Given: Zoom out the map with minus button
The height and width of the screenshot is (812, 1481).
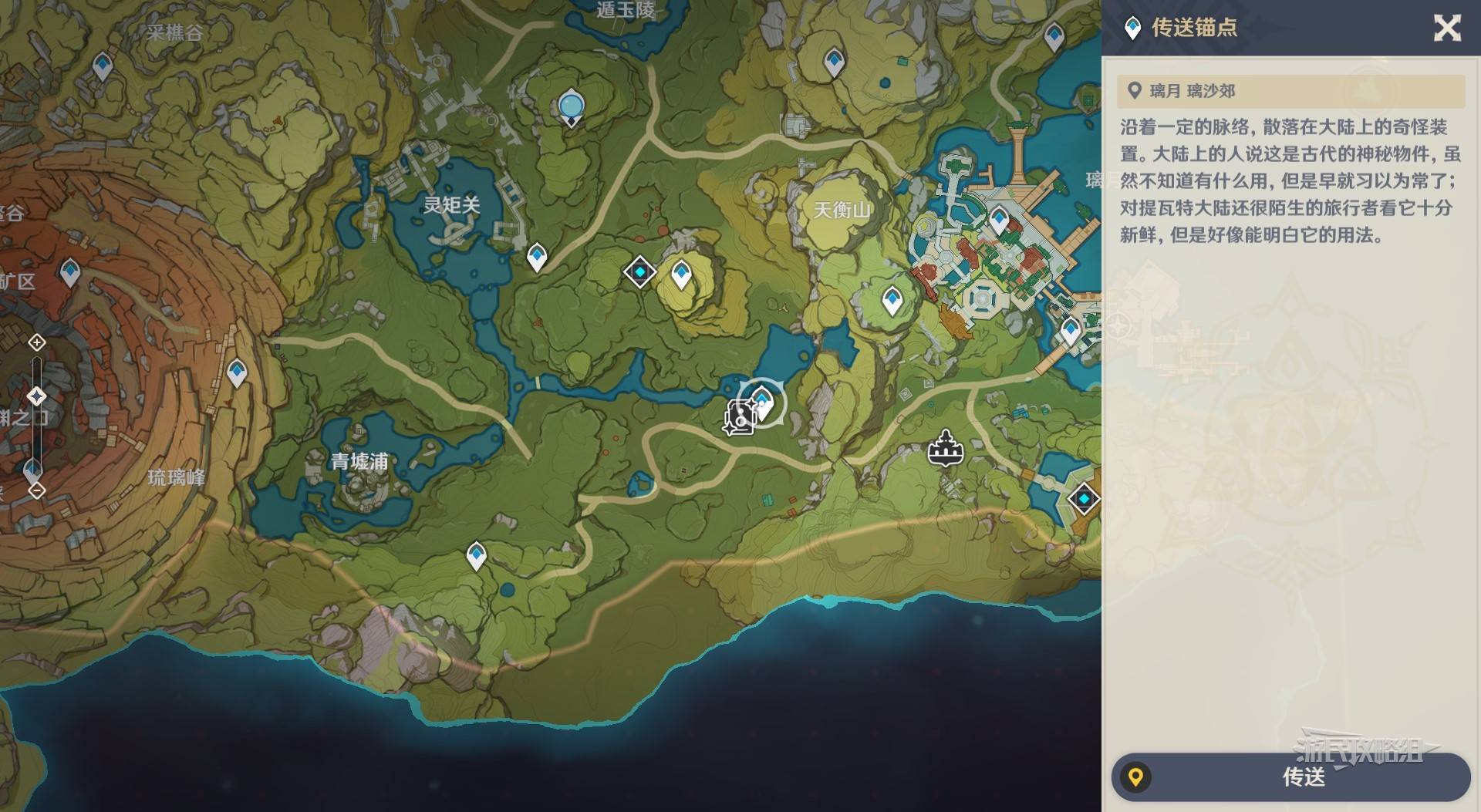Looking at the screenshot, I should click(x=36, y=490).
